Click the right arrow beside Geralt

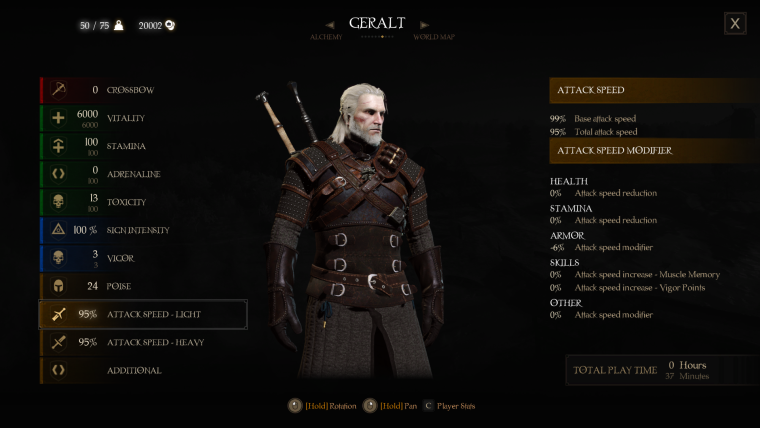425,24
